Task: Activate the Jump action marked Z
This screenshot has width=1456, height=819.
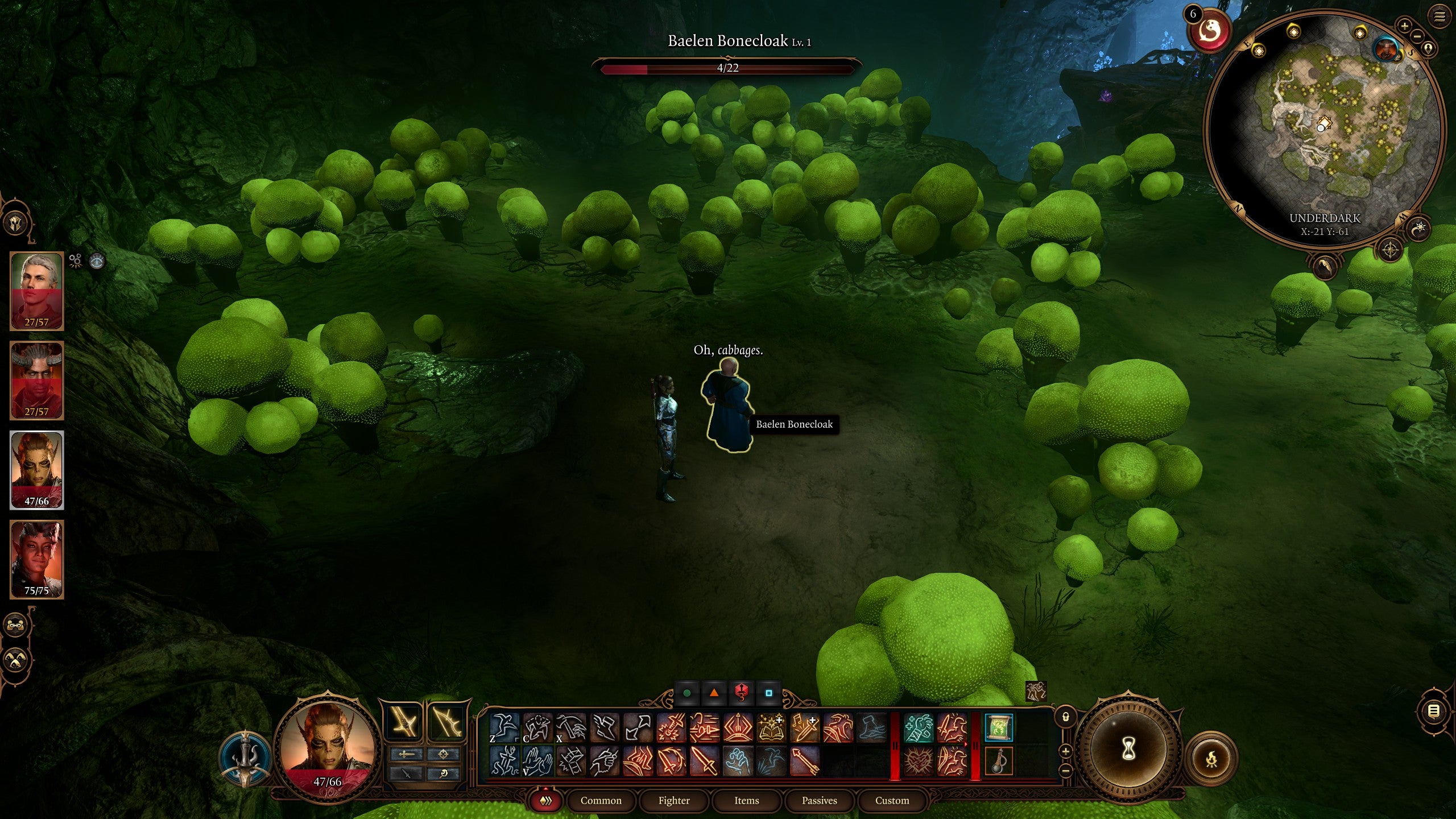Action: 505,728
